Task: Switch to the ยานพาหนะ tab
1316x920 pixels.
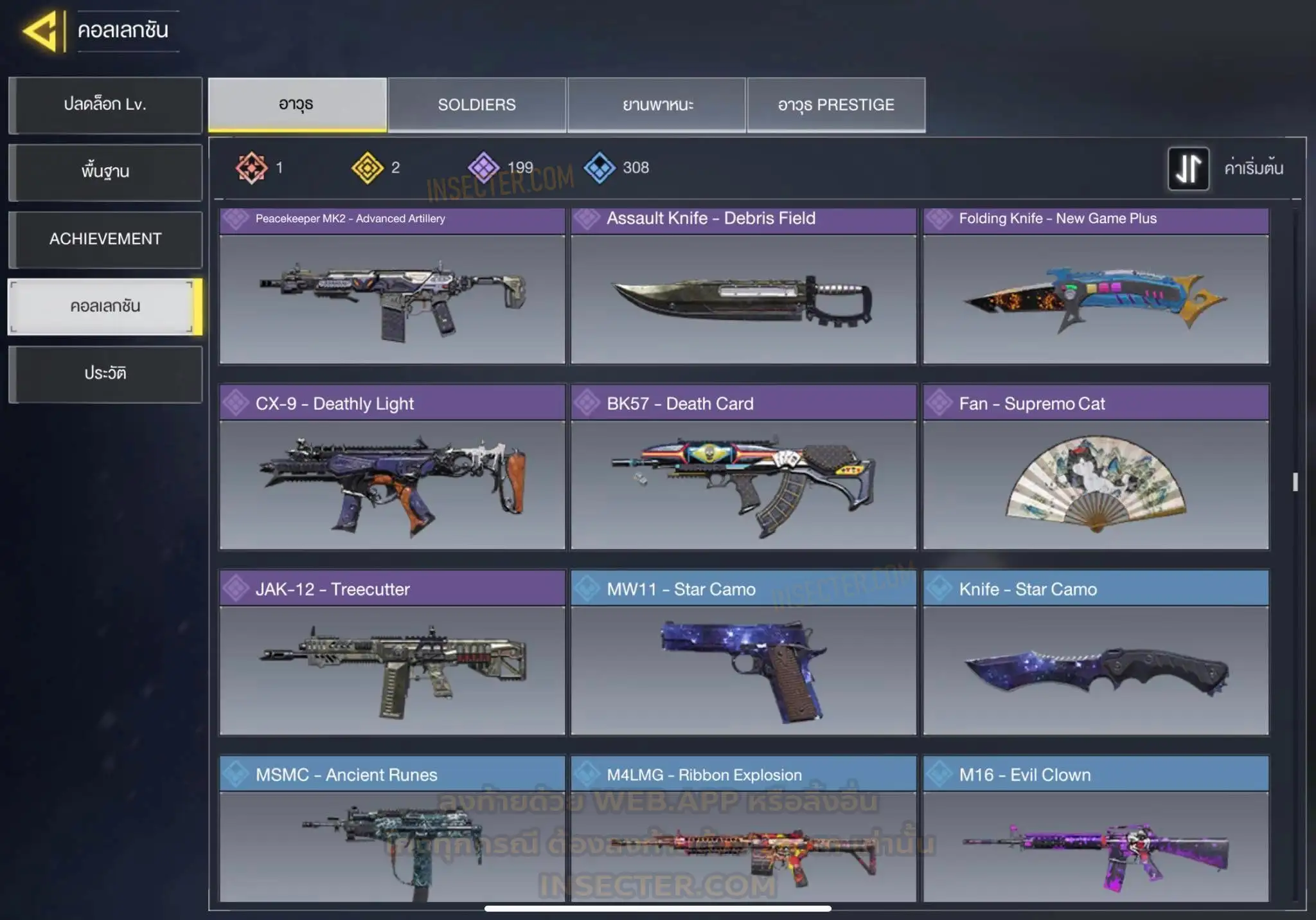Action: (x=657, y=105)
